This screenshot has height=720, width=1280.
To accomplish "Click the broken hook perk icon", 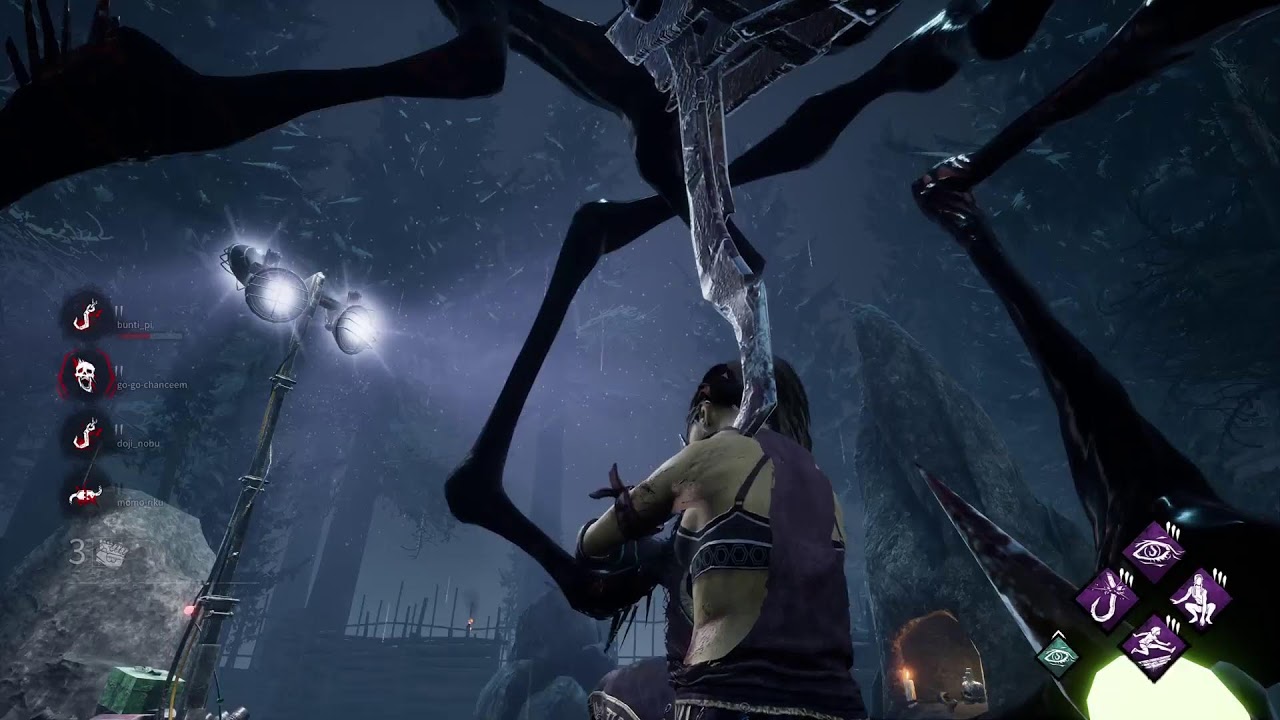I will [x=1108, y=598].
